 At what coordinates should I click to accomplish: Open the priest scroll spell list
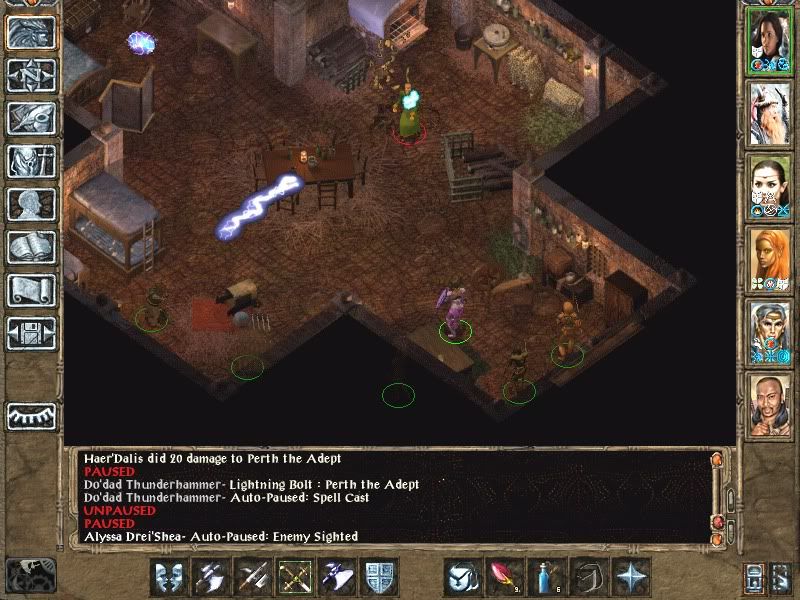pyautogui.click(x=31, y=290)
